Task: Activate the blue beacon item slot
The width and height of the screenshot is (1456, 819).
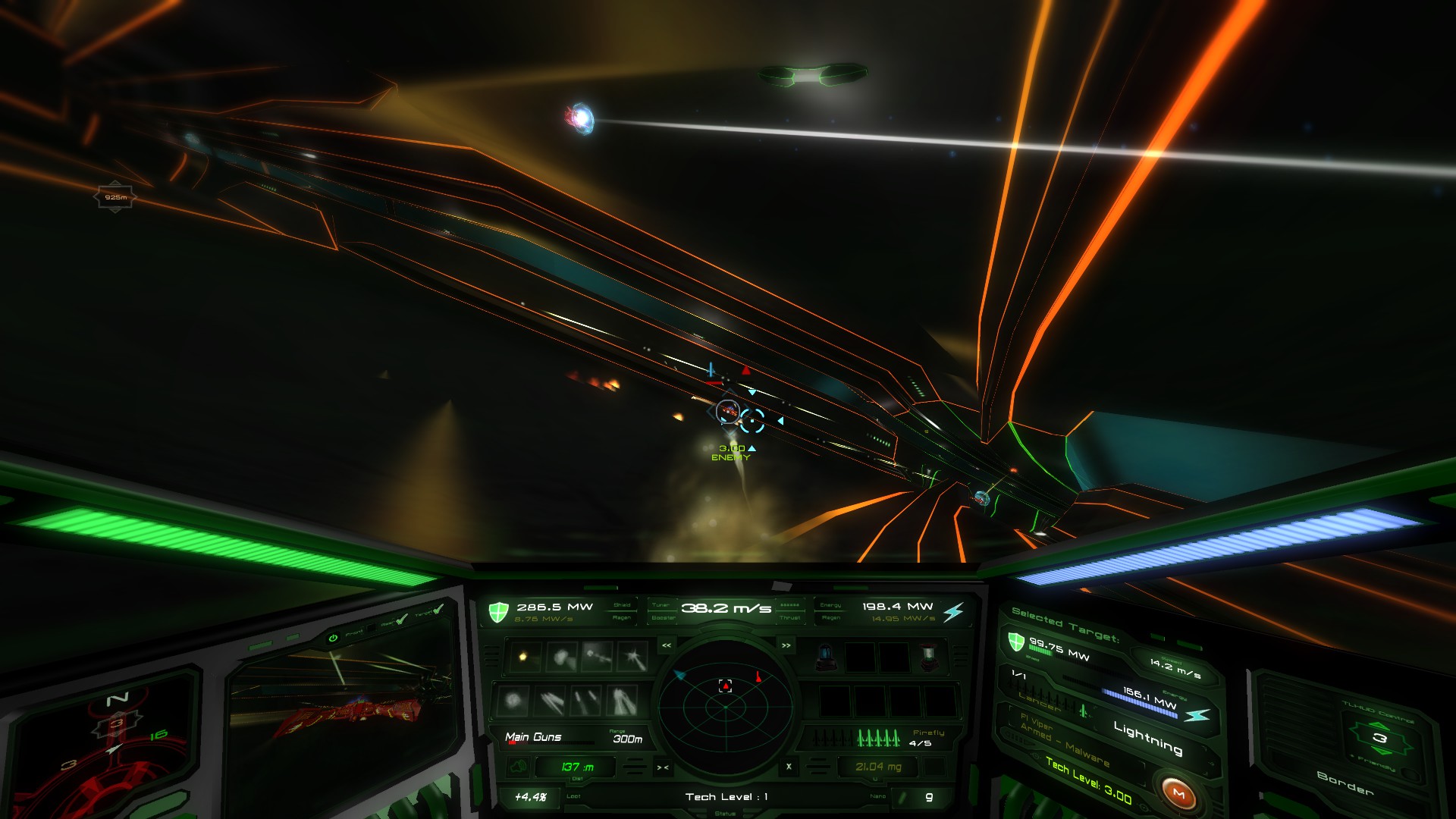Action: coord(825,657)
